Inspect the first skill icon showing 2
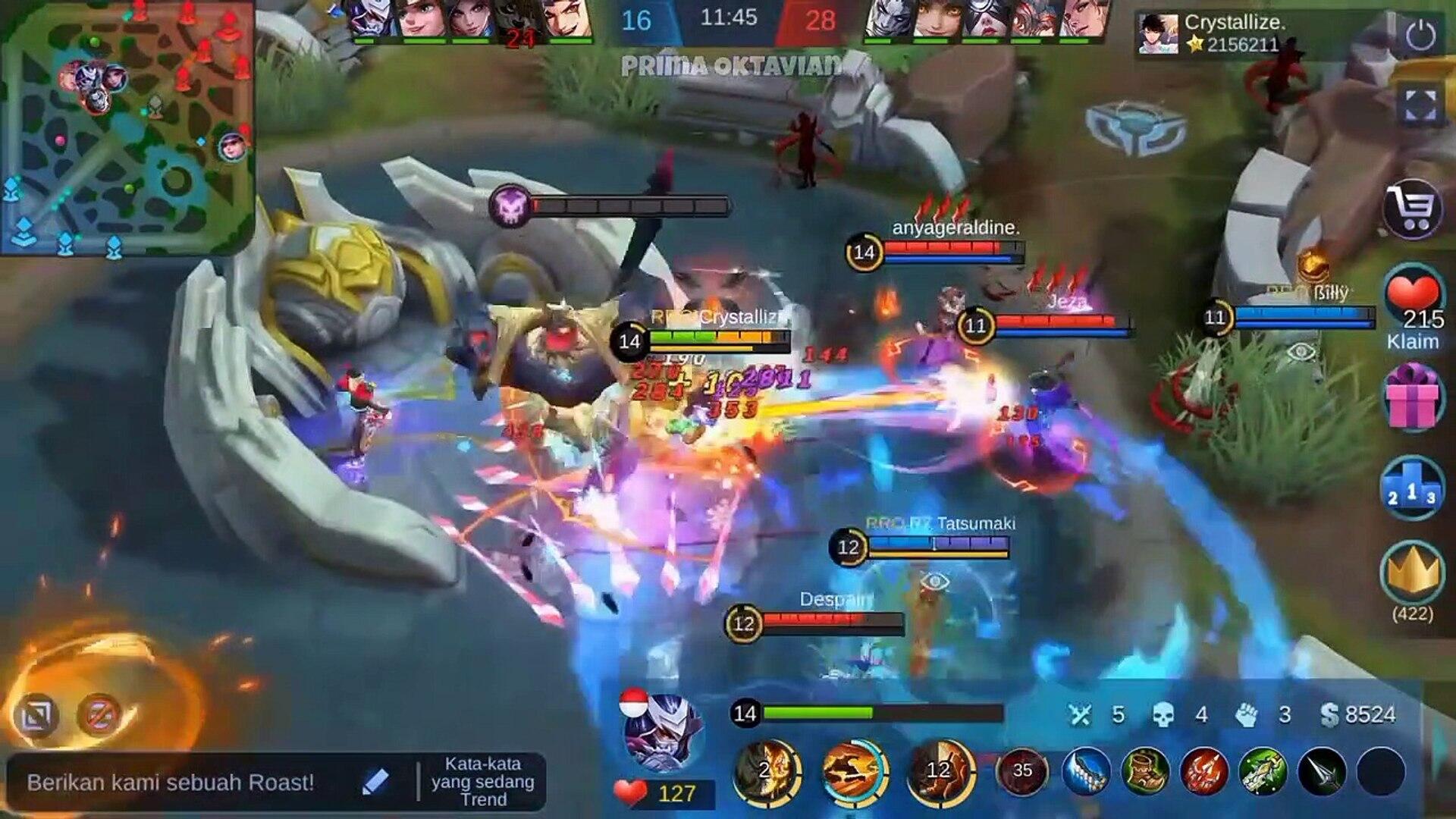The width and height of the screenshot is (1456, 819). point(767,771)
